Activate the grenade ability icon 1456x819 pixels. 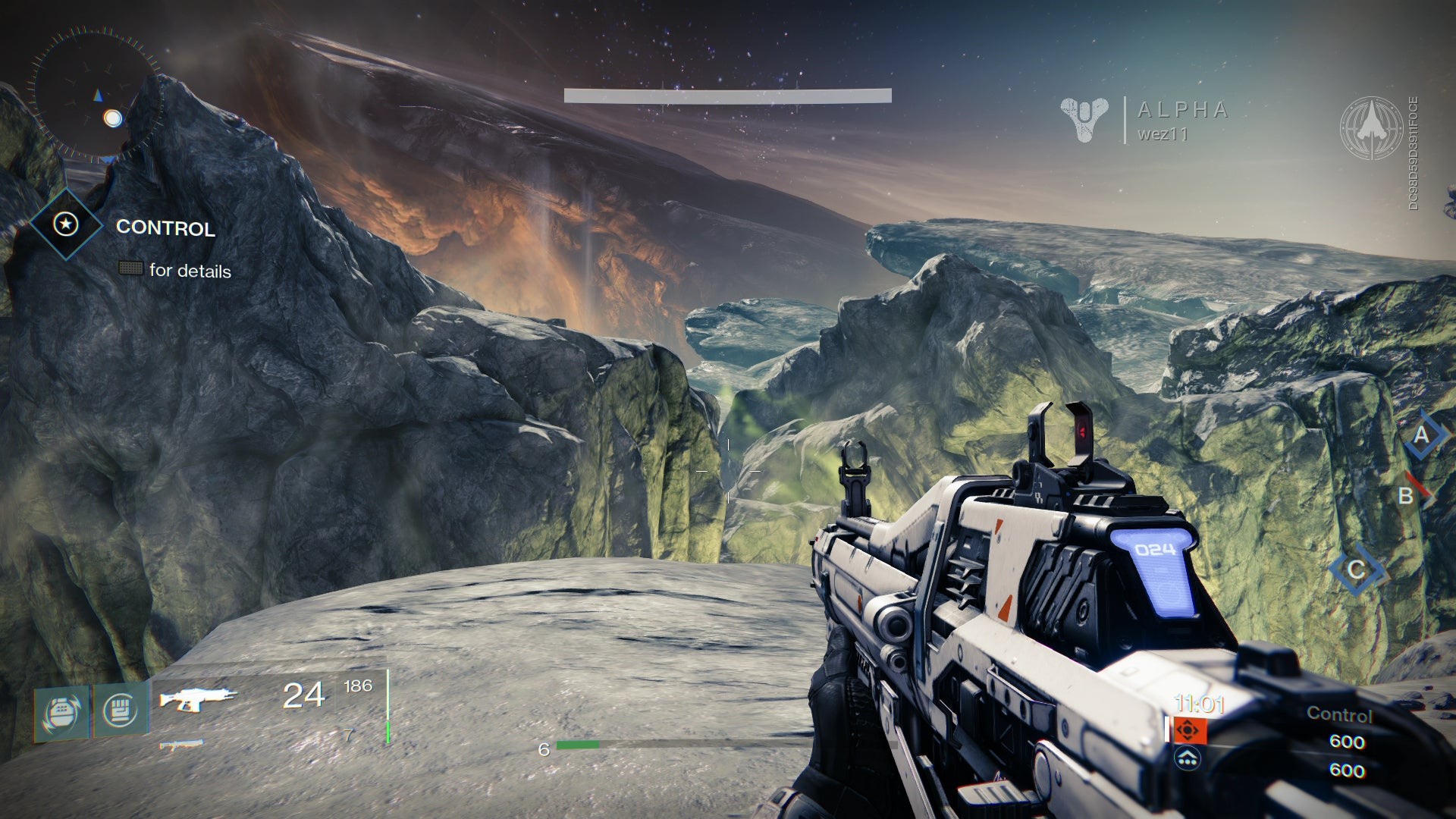(62, 712)
